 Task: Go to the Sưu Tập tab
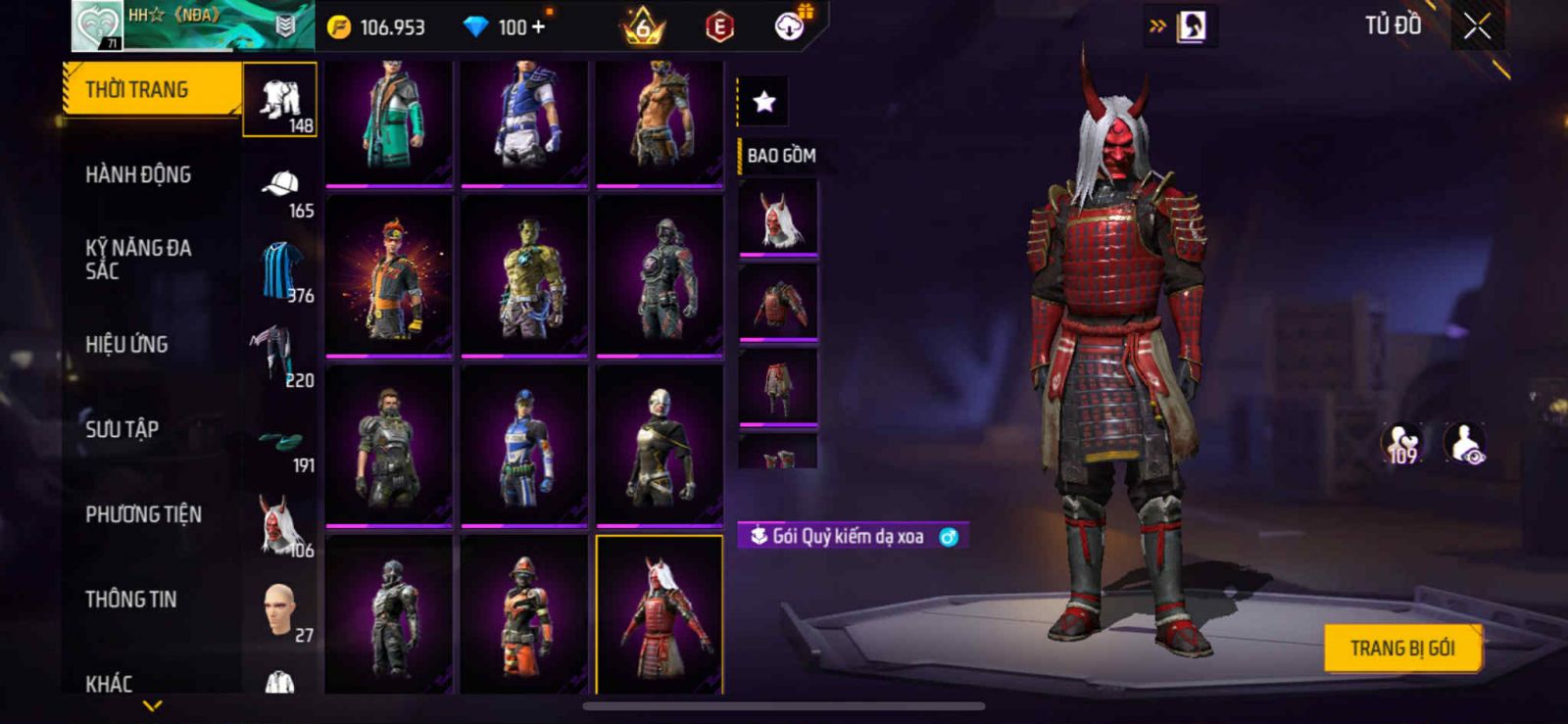(x=122, y=429)
